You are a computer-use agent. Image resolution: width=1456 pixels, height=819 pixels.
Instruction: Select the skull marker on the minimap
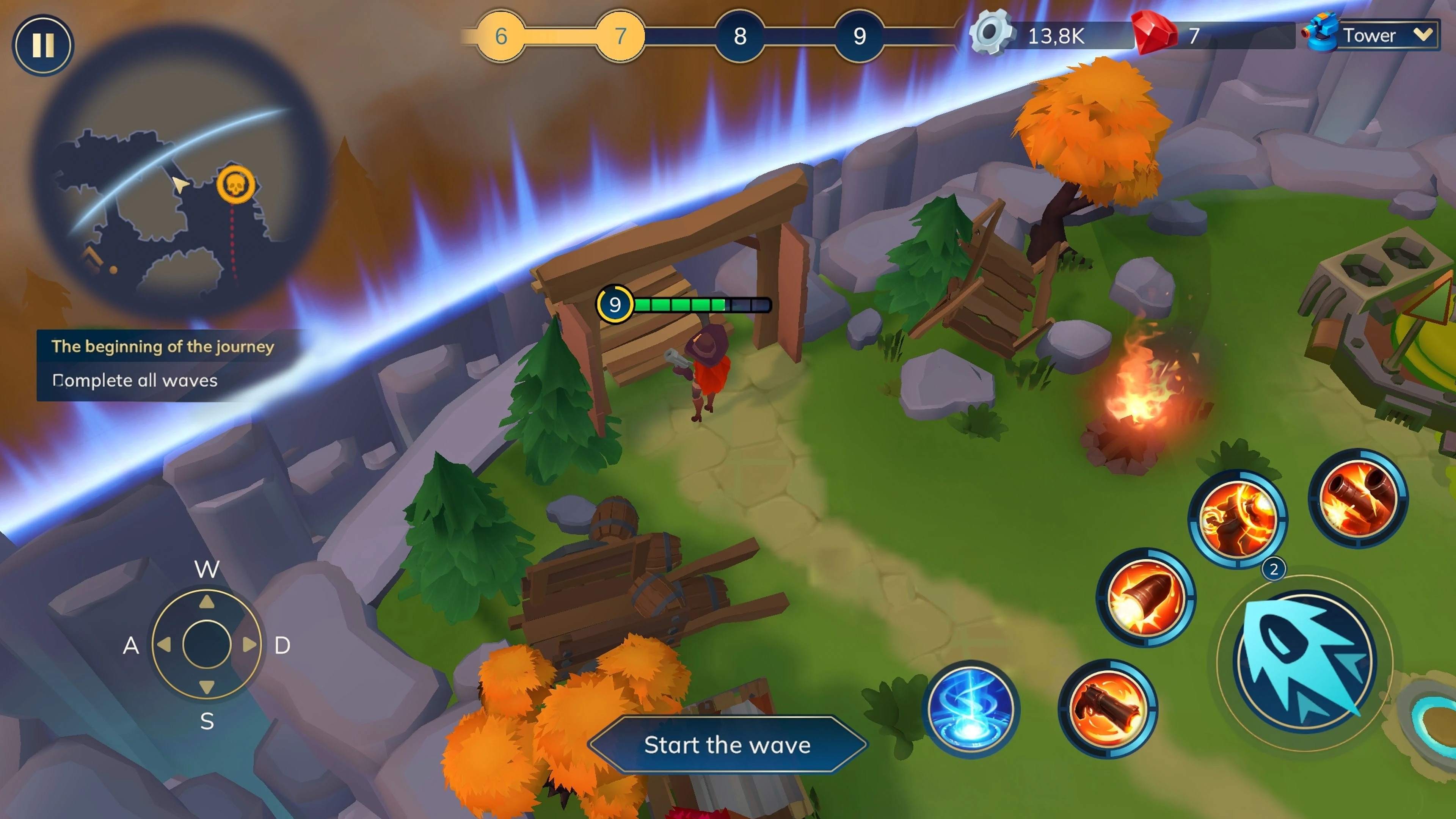click(x=236, y=184)
